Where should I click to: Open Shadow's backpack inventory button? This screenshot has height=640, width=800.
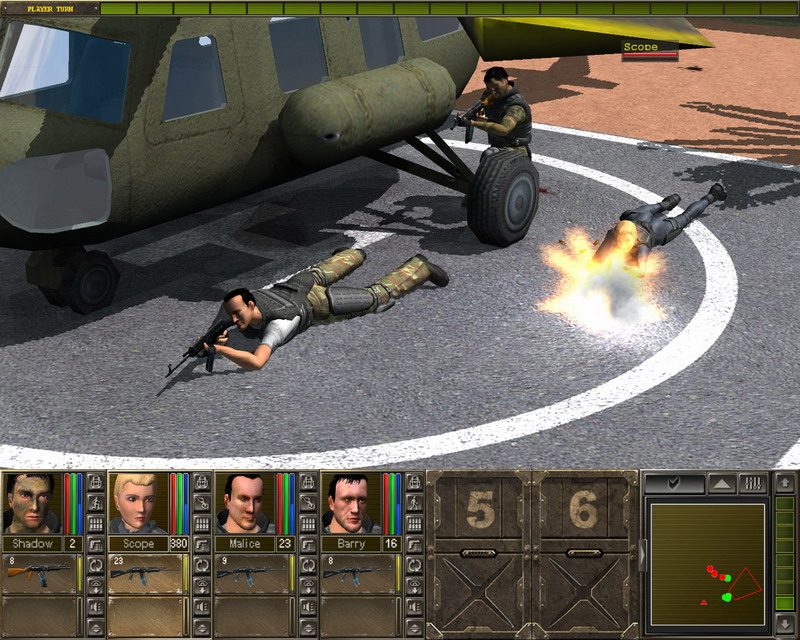[x=95, y=483]
